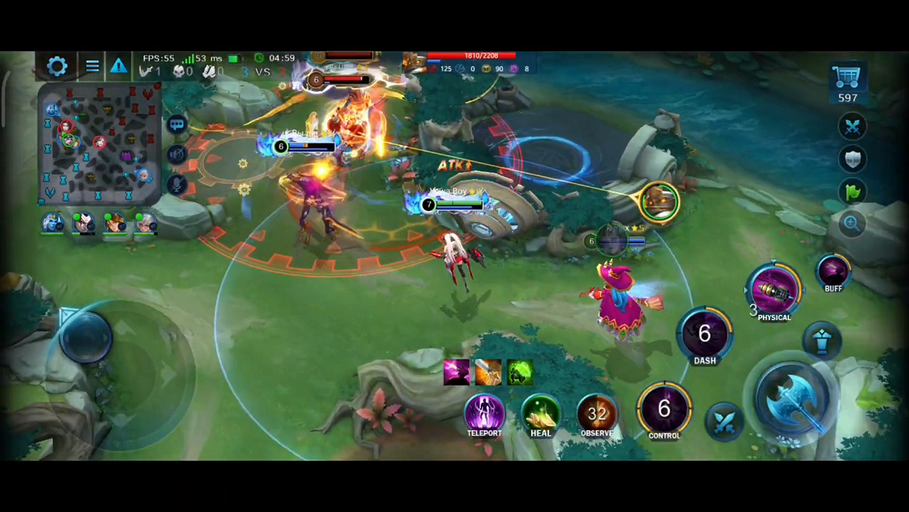909x512 pixels.
Task: Cast the Heal spell
Action: (541, 412)
